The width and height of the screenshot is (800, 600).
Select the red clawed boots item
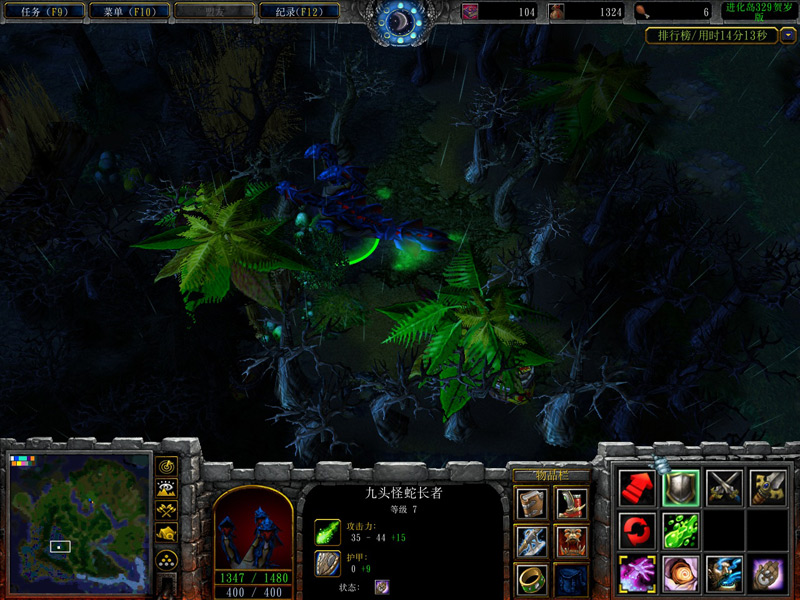571,503
